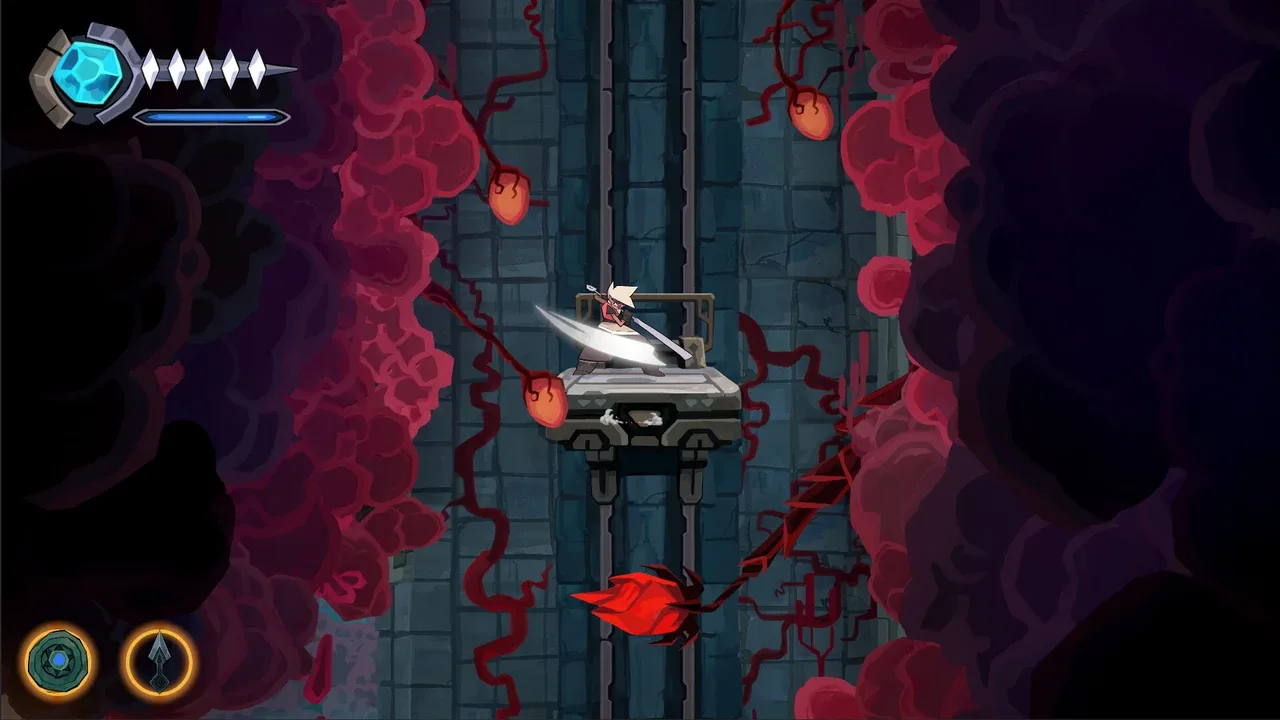Click the blue crystal gem emblem
Viewport: 1280px width, 720px height.
[x=87, y=74]
